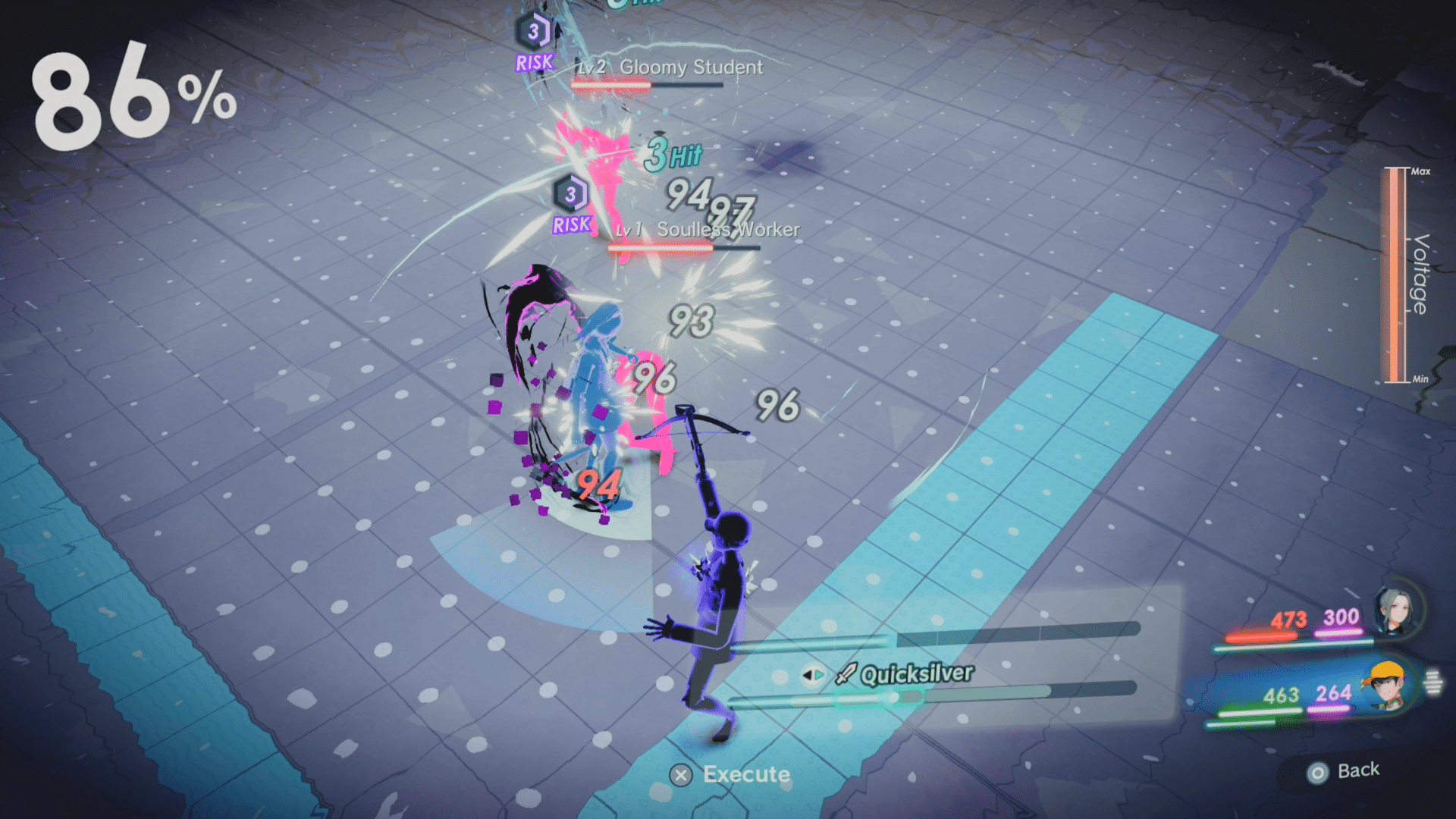Open the Quicksilver skill selector

[x=918, y=673]
